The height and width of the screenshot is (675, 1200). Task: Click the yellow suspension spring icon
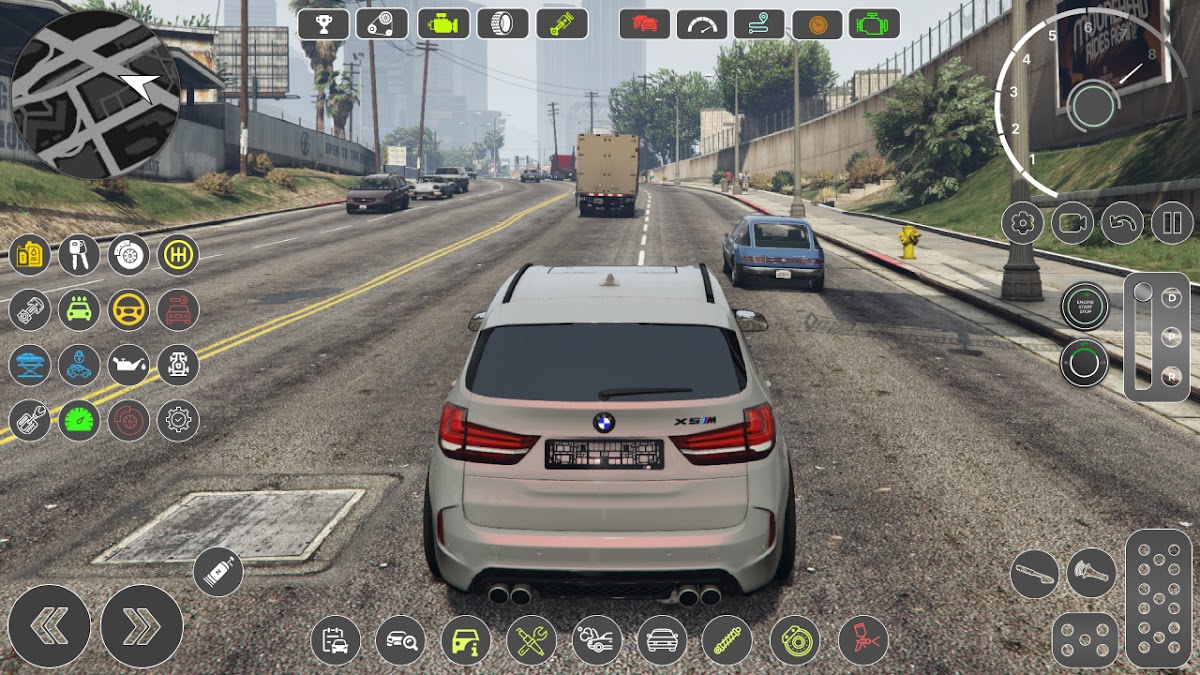726,640
